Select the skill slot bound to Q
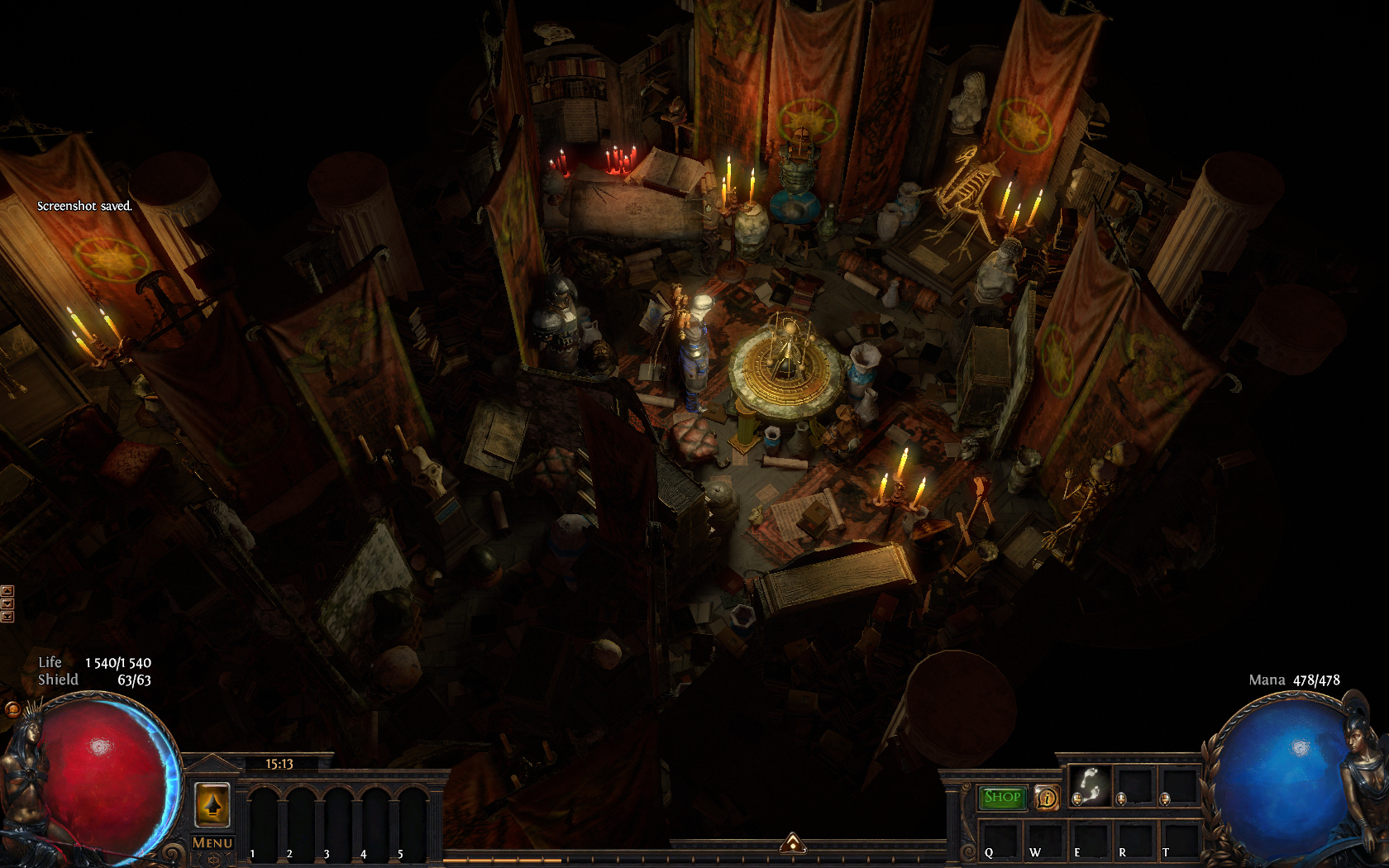This screenshot has width=1389, height=868. coord(1000,841)
